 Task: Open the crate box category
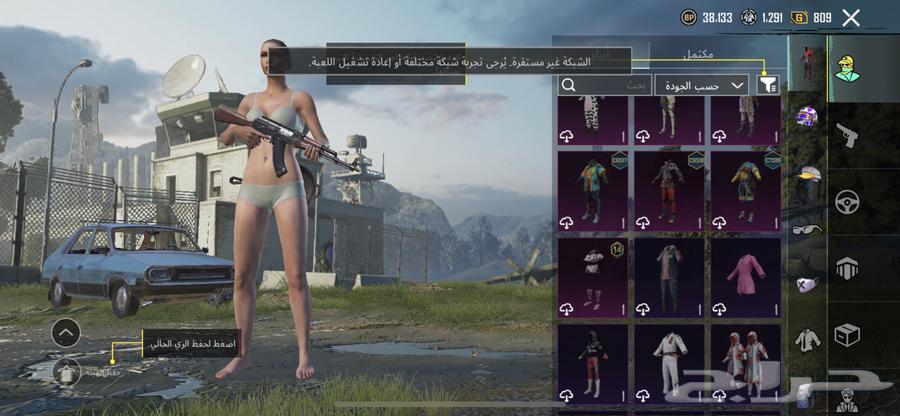tap(847, 335)
